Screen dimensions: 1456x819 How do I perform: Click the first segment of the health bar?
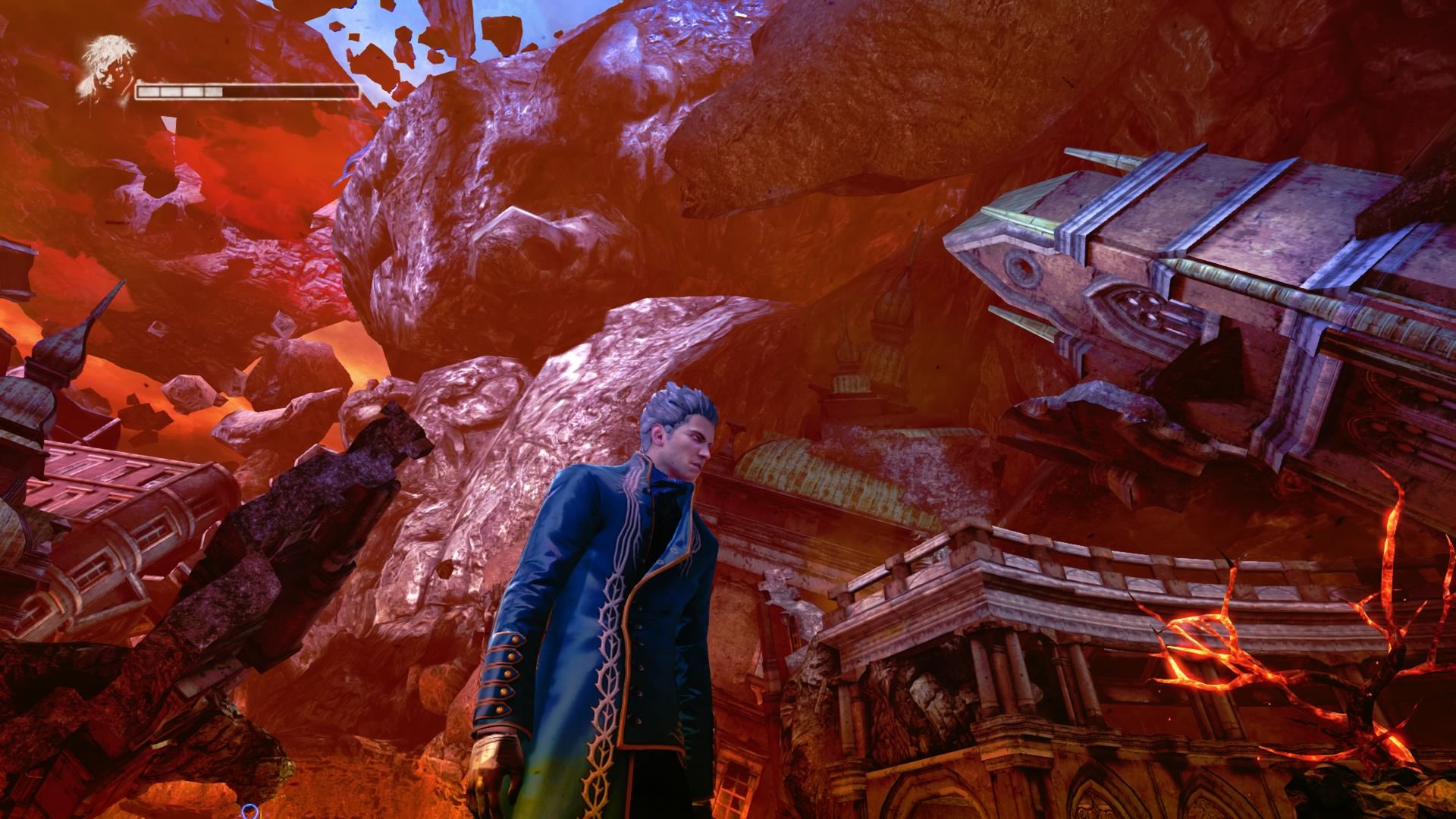[147, 92]
